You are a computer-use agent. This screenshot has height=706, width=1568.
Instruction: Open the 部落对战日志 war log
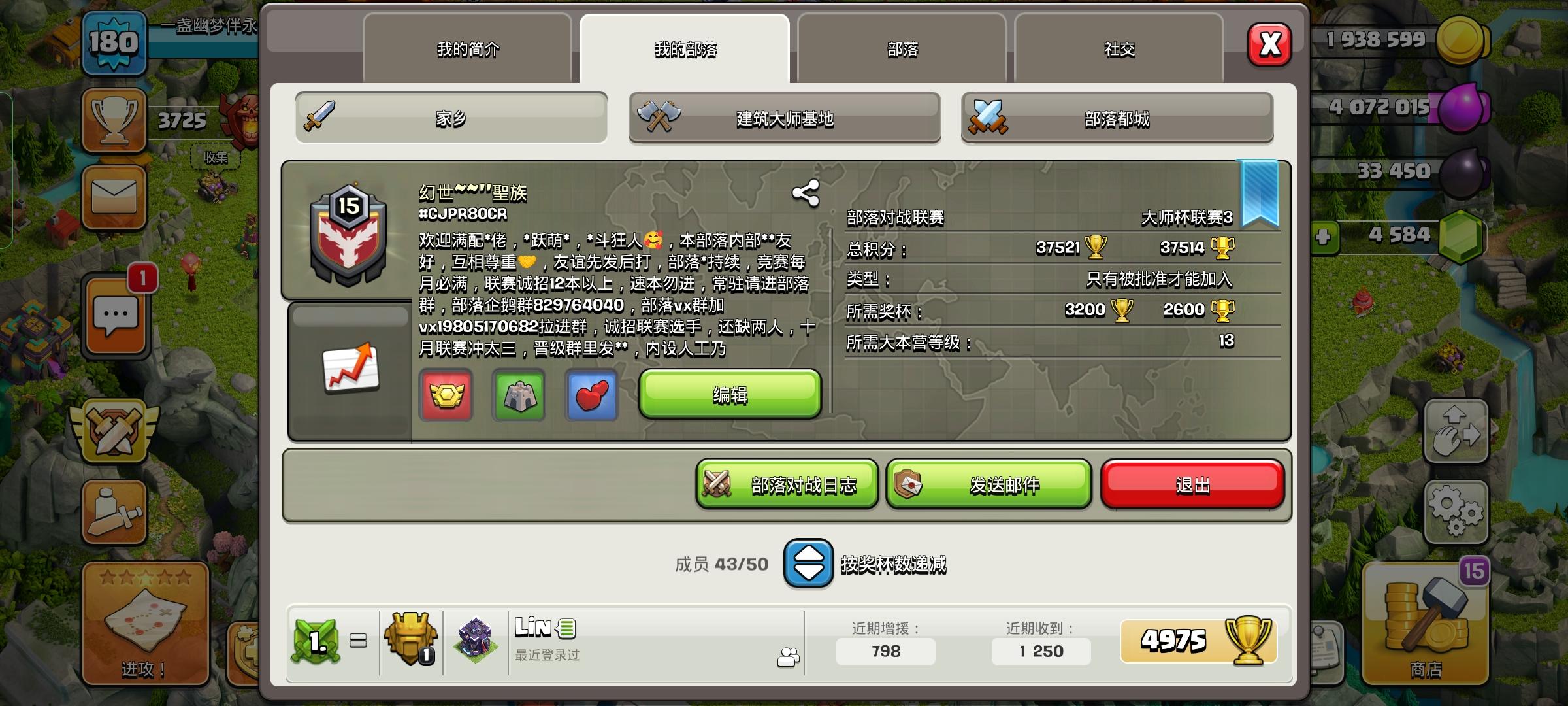[787, 485]
